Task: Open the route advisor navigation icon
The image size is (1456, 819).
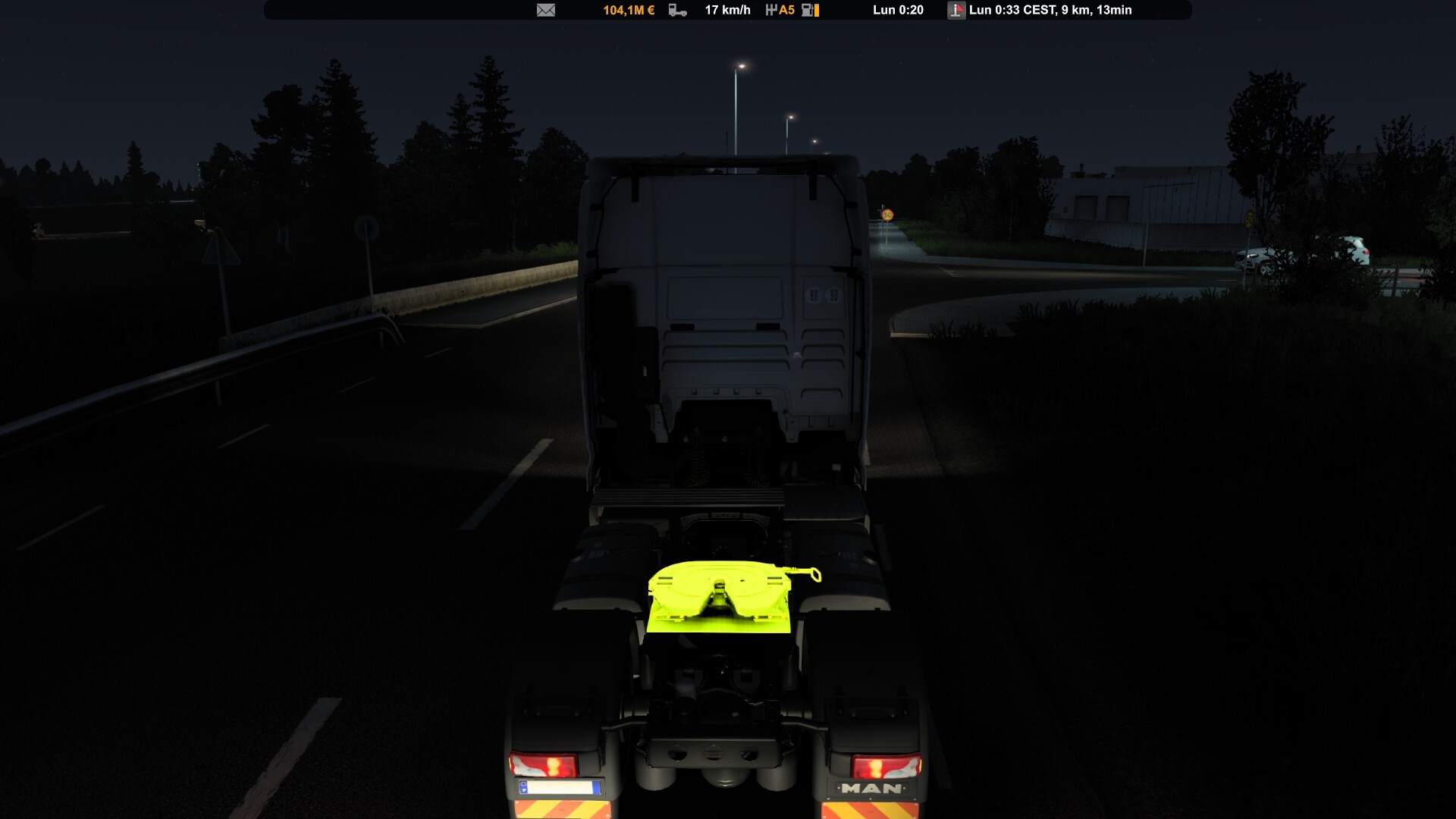Action: (958, 10)
